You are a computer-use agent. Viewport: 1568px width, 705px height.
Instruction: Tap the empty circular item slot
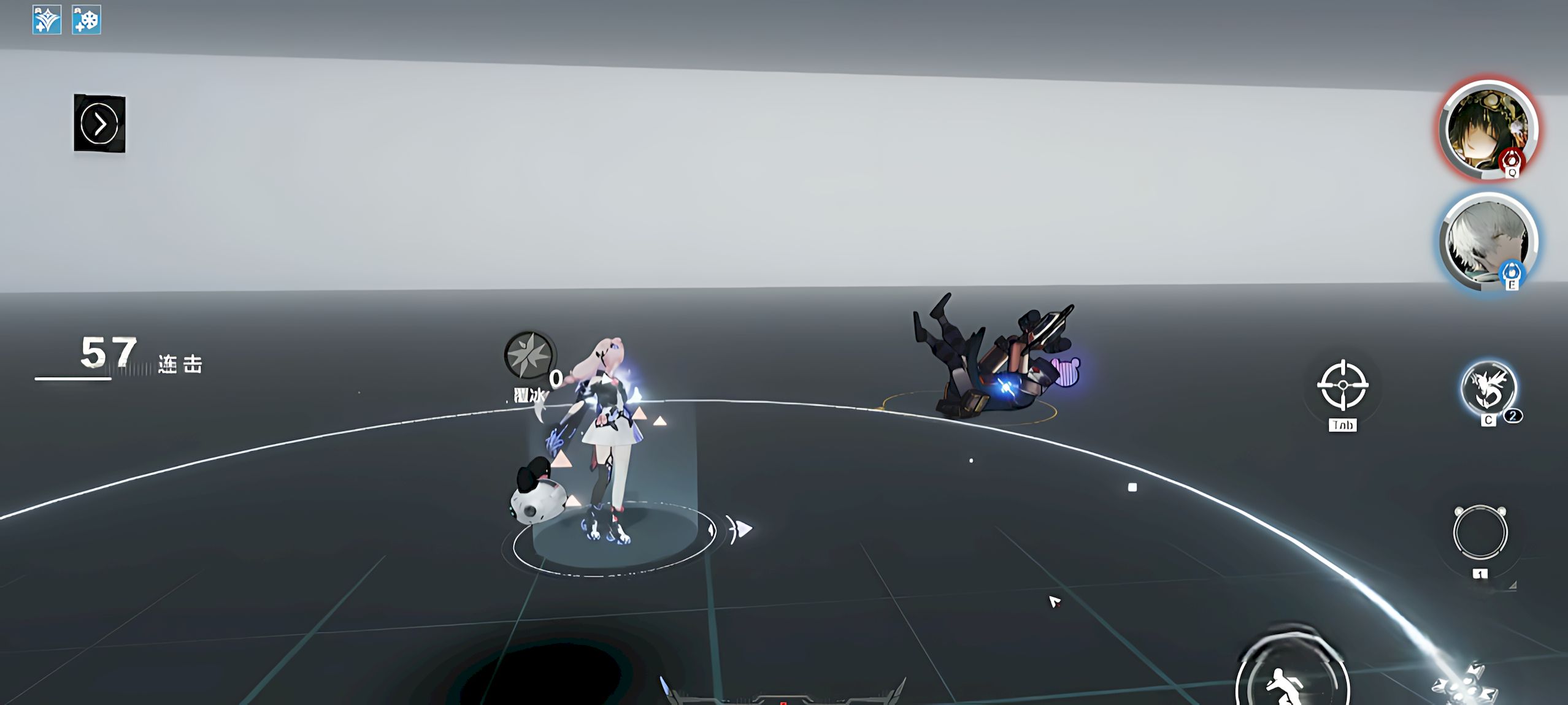pyautogui.click(x=1480, y=532)
